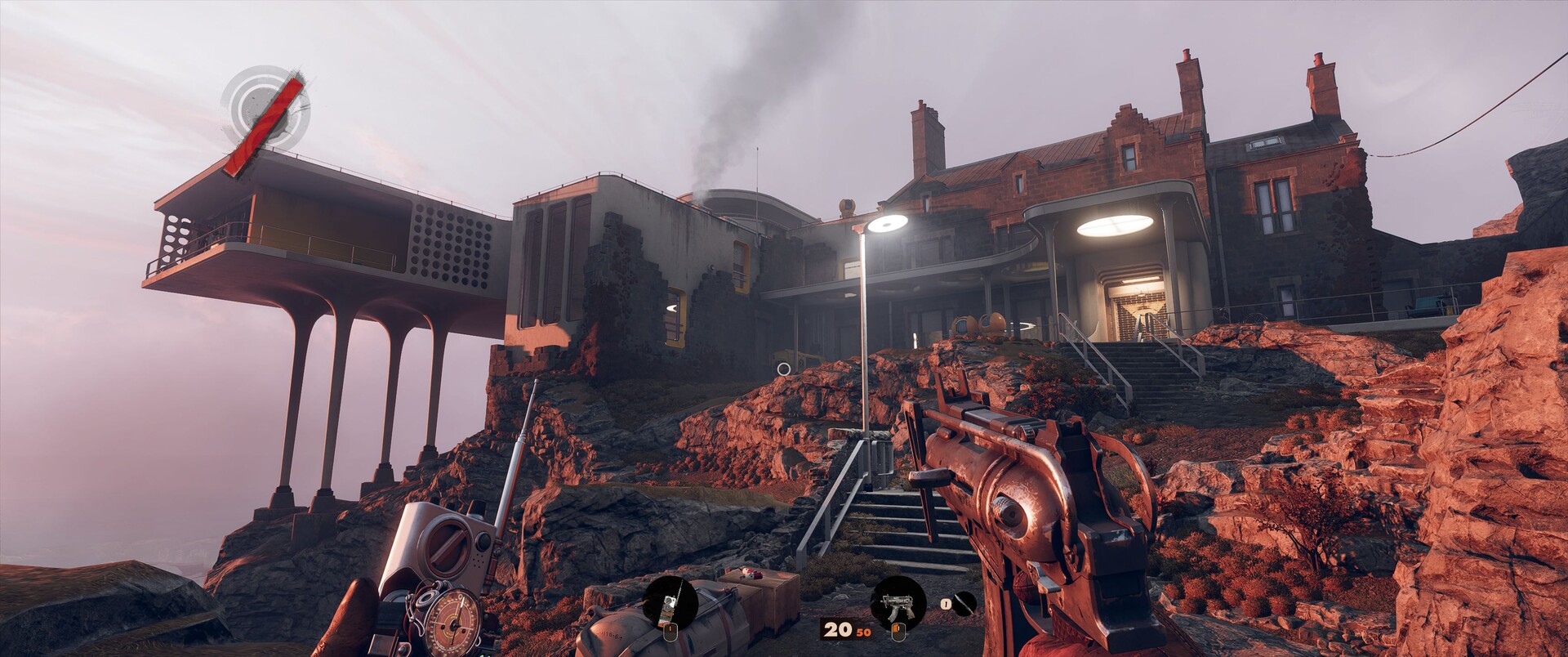The height and width of the screenshot is (657, 1568).
Task: Select the Hackamajig gadget icon
Action: click(670, 604)
